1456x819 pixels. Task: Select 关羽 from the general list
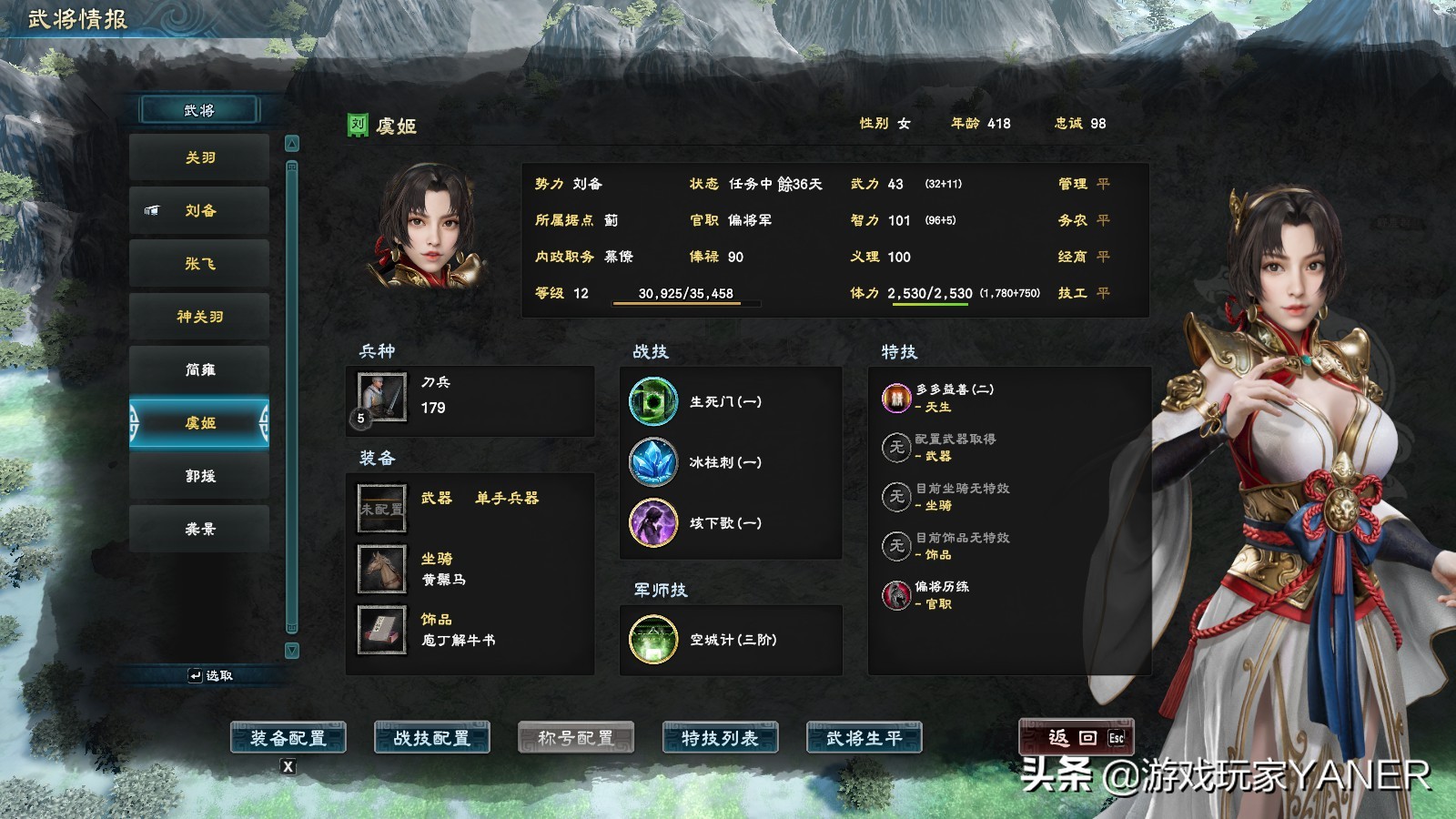pyautogui.click(x=199, y=157)
